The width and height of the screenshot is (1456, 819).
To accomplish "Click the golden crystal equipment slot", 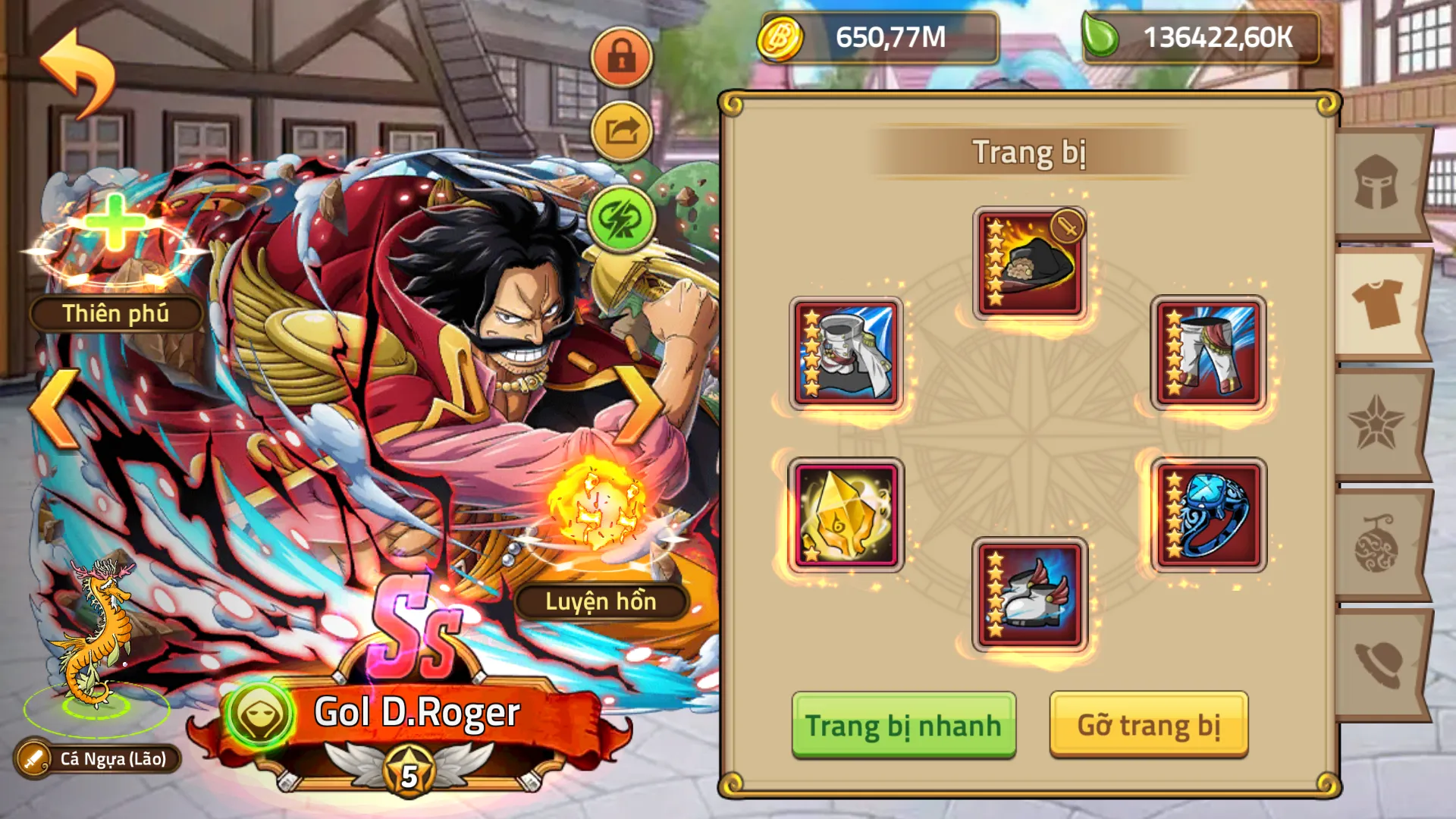I will (x=846, y=516).
